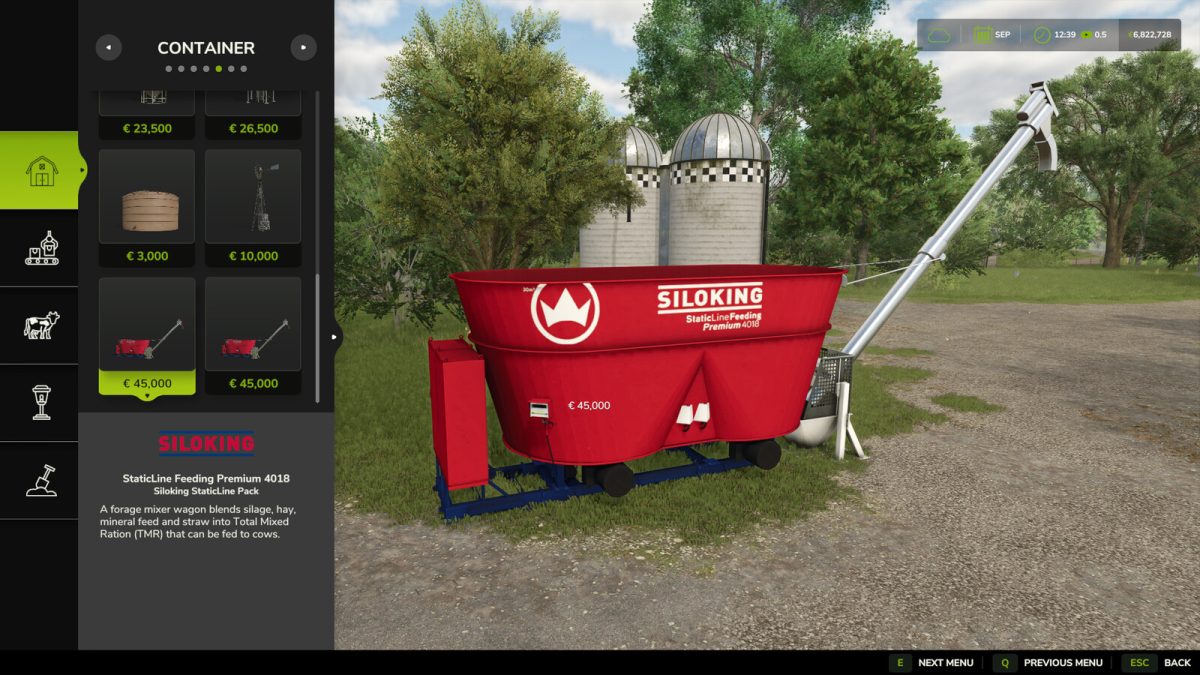Choose the €26,500 item tile
Screen dimensions: 1200x675
(x=253, y=116)
